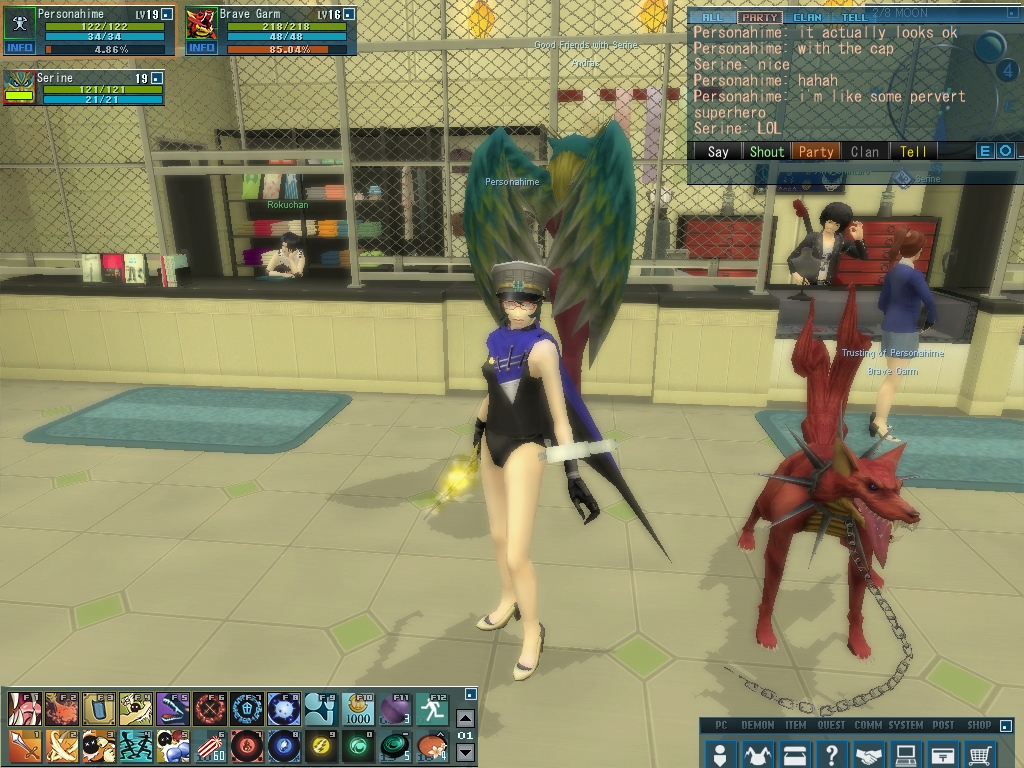Open the System laptop menu
This screenshot has height=768, width=1024.
coord(906,754)
